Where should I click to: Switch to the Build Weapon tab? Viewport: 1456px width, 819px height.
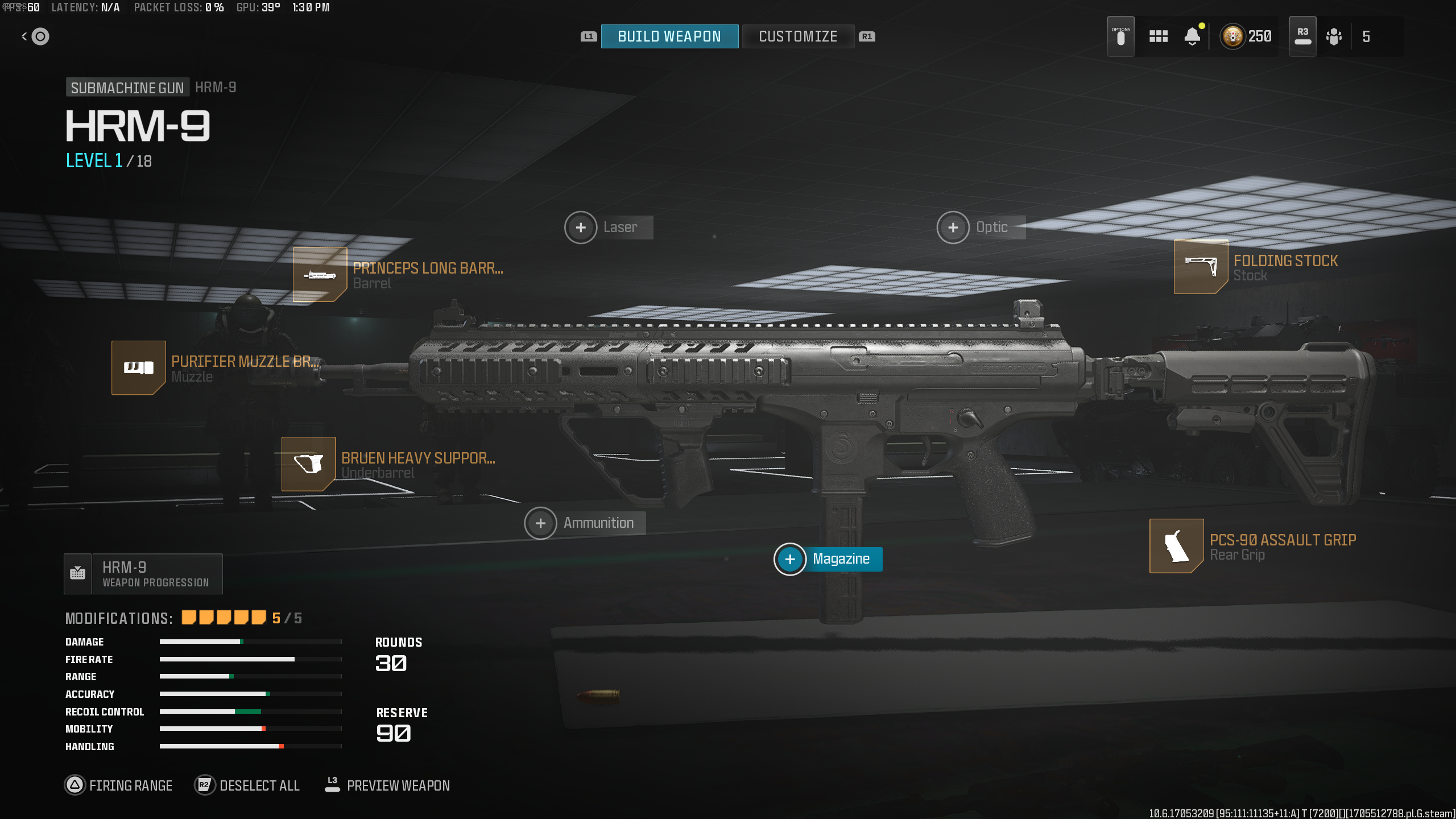point(669,36)
